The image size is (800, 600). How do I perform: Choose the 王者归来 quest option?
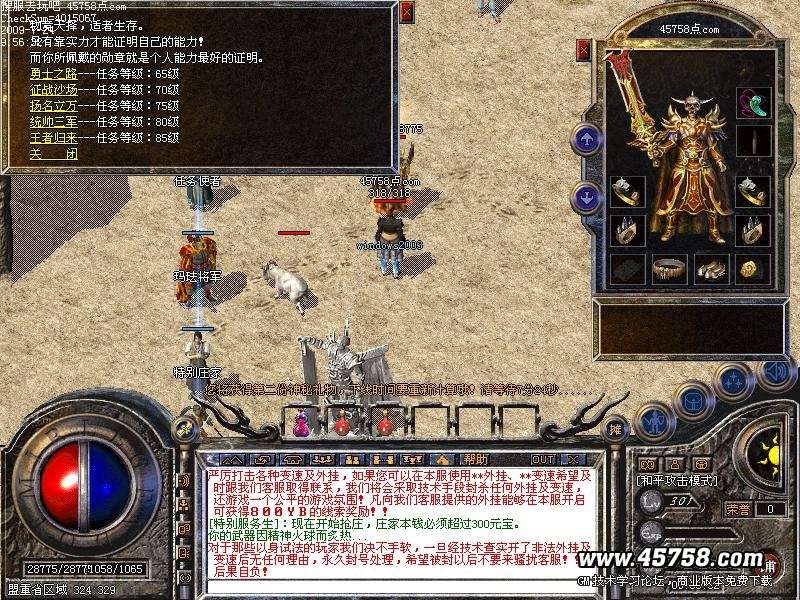click(53, 136)
